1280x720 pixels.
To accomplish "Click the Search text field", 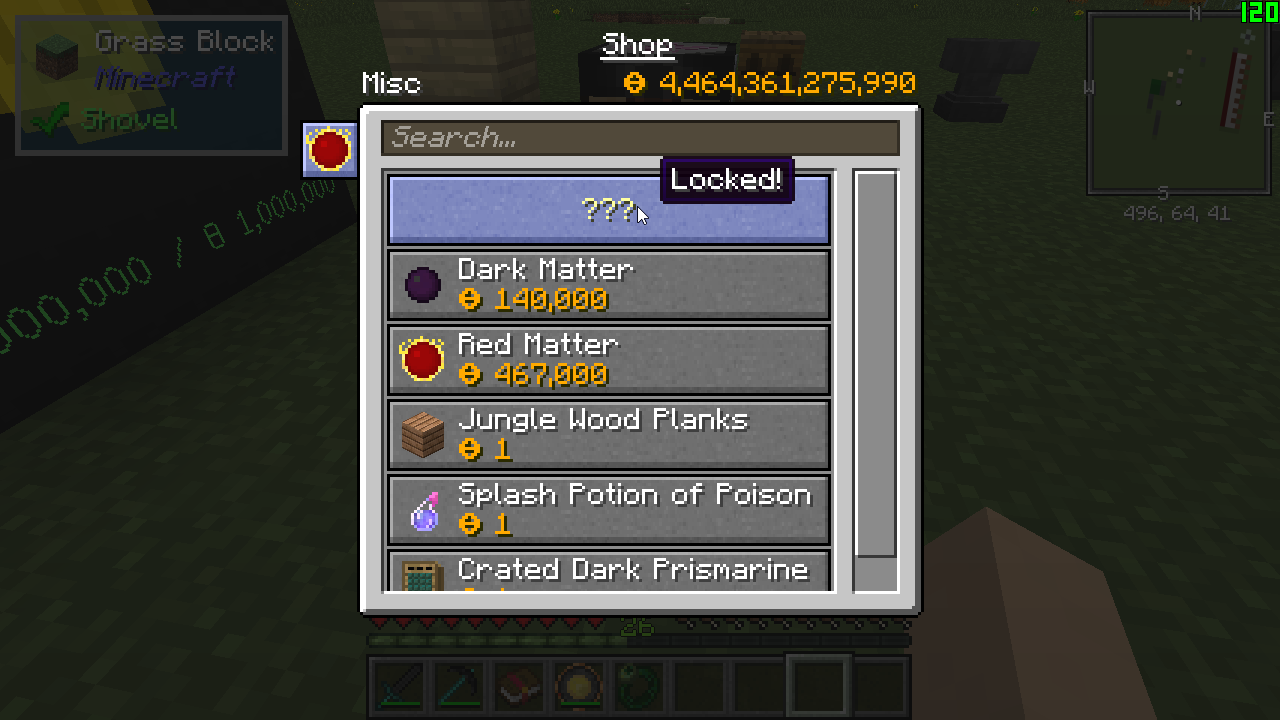I will click(x=640, y=138).
